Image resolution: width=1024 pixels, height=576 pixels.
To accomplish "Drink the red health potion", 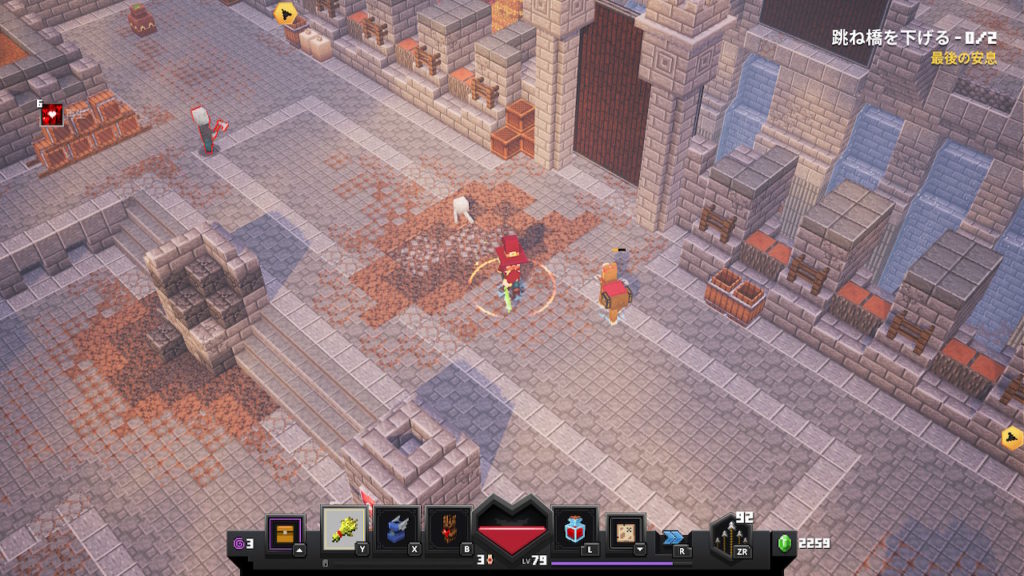I will coord(575,528).
